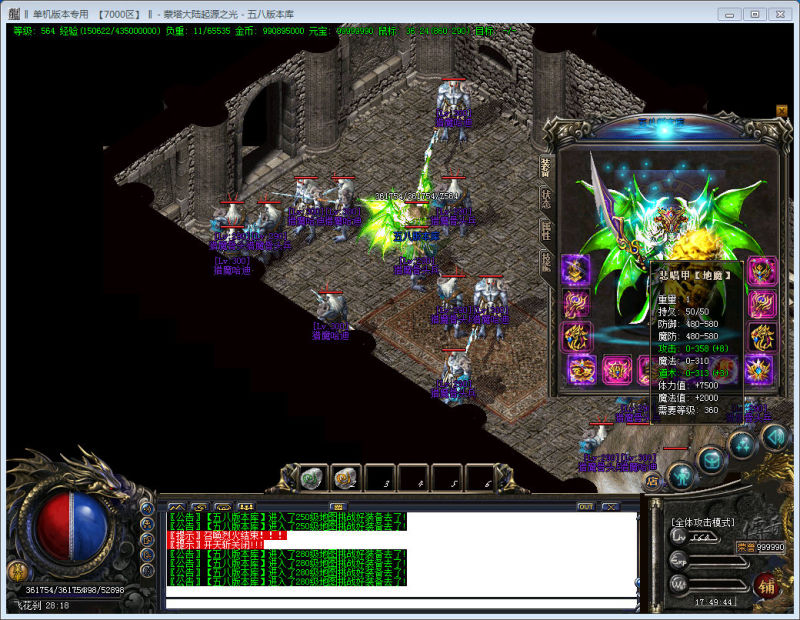This screenshot has height=620, width=800.
Task: Change the 全体攻击模式 attack mode
Action: pos(703,523)
